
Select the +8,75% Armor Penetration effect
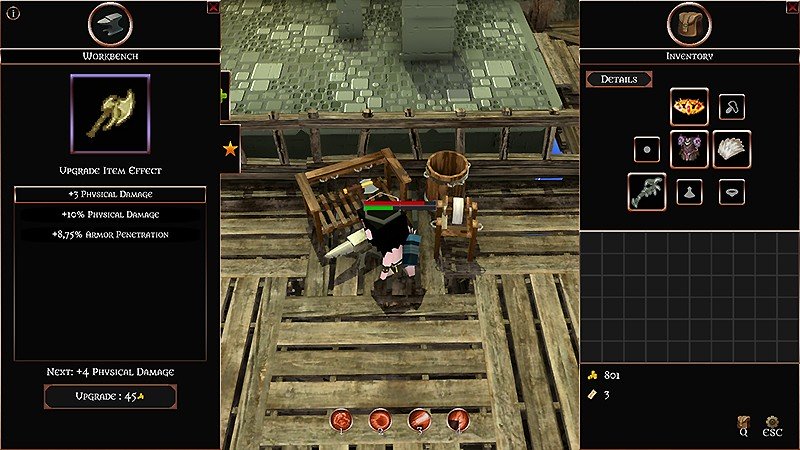(110, 234)
